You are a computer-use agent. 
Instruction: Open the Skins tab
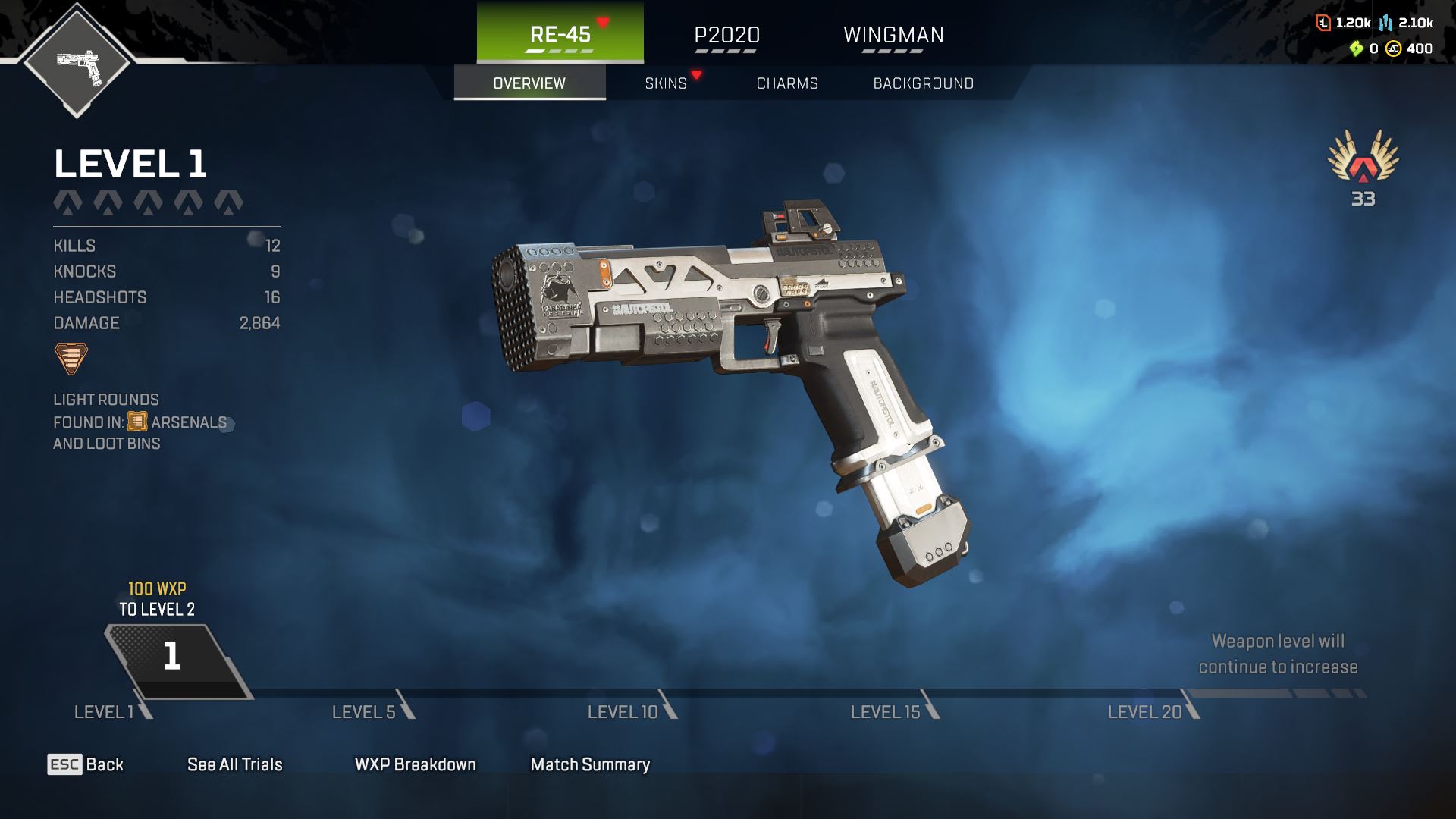tap(666, 83)
